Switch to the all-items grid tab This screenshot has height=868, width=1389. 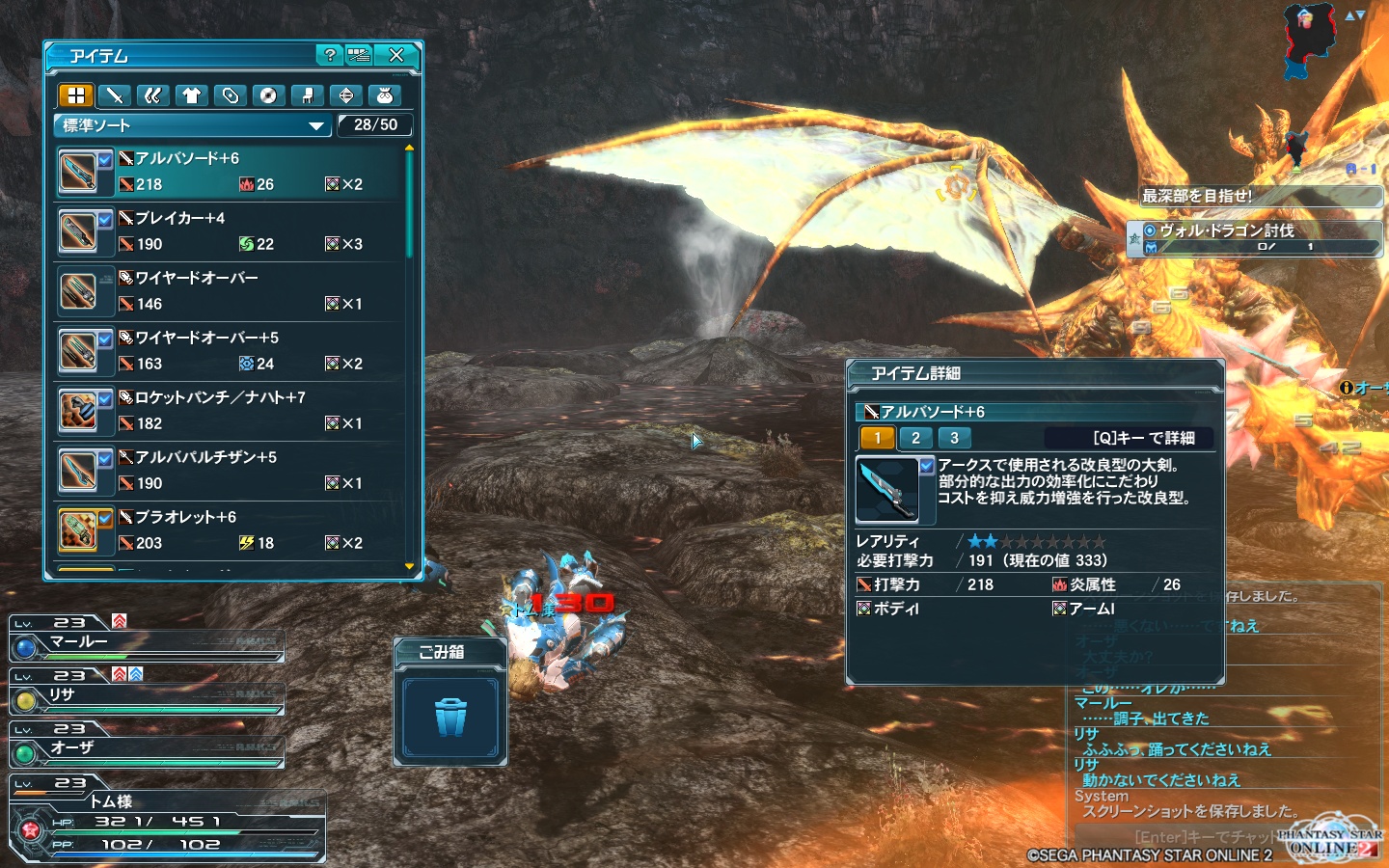coord(76,95)
